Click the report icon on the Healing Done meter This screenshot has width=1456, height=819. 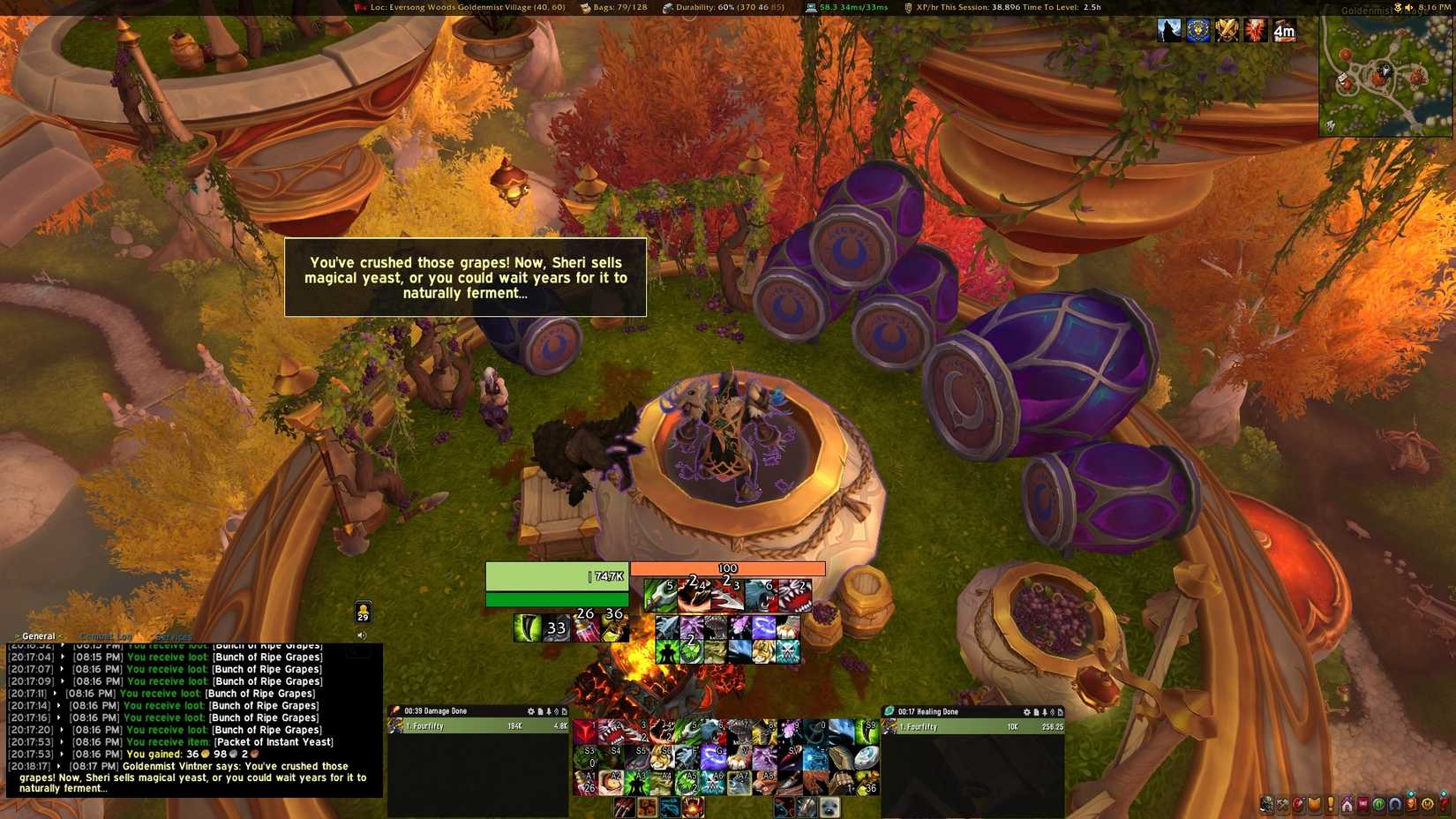pyautogui.click(x=1036, y=711)
